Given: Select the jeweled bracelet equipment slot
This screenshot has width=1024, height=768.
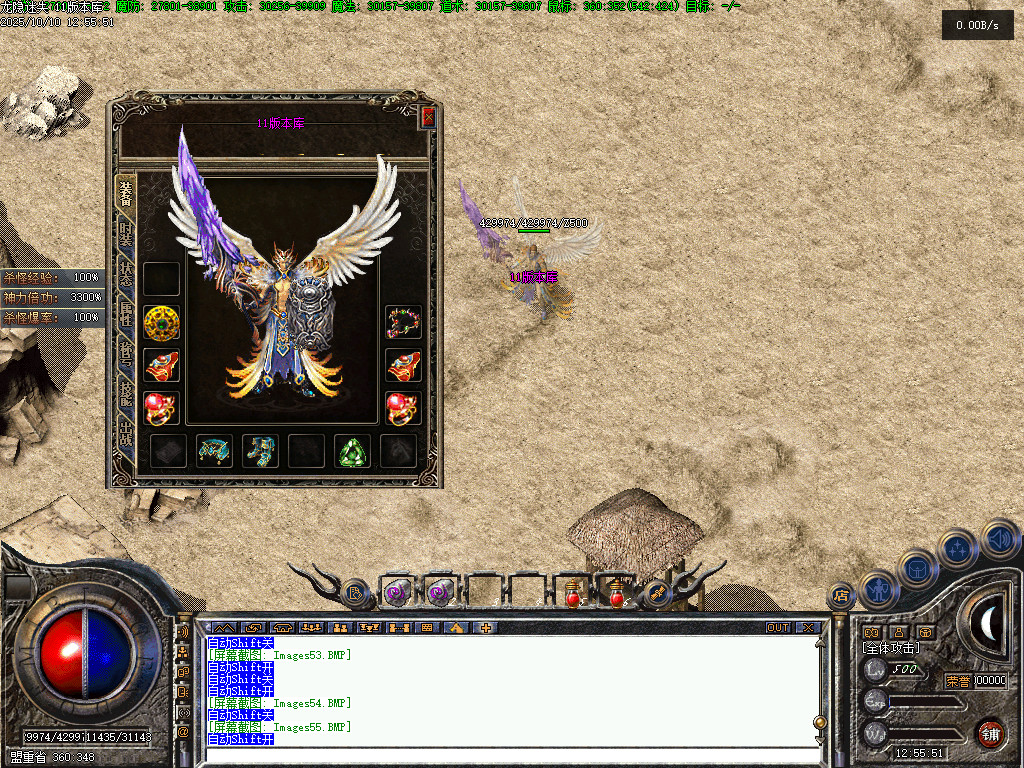Looking at the screenshot, I should pyautogui.click(x=403, y=322).
